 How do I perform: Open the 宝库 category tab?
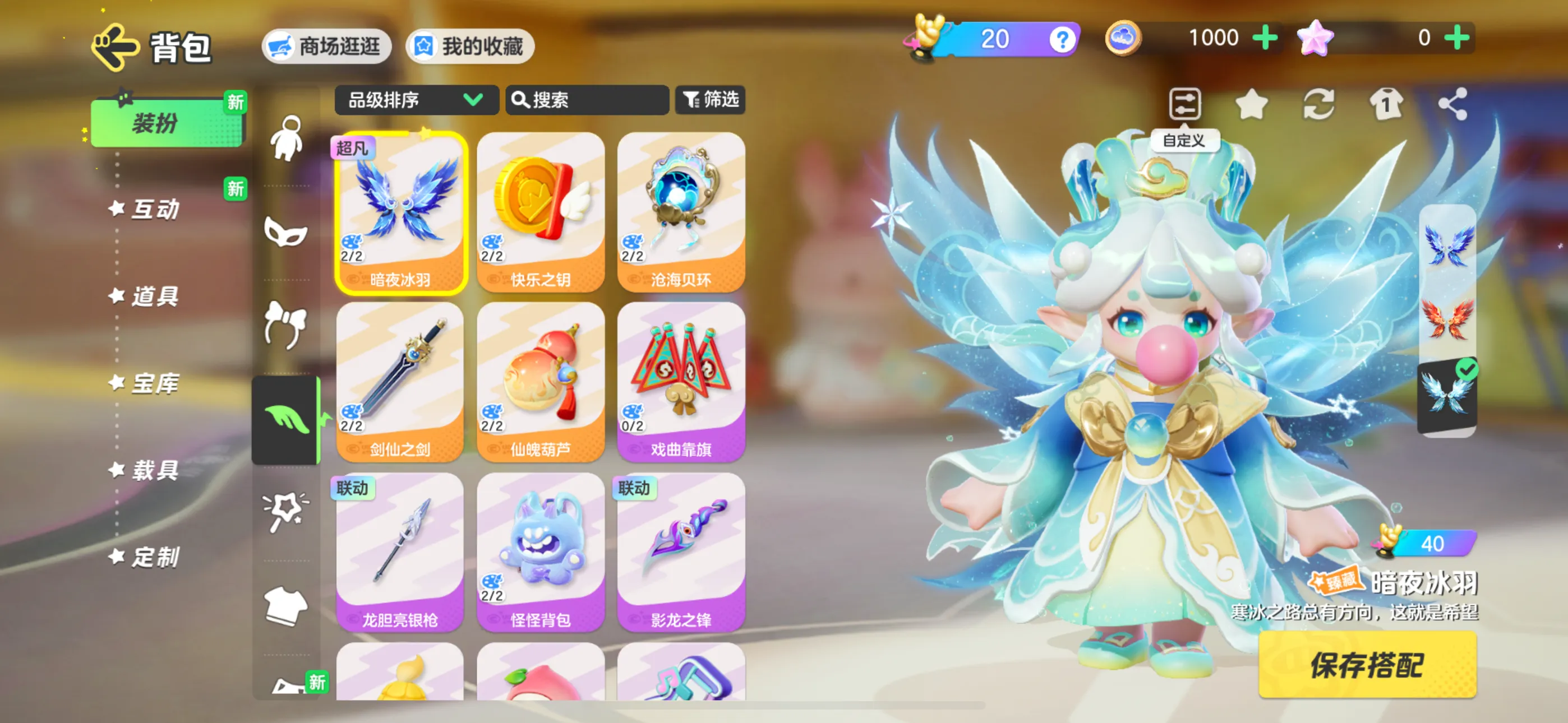[155, 383]
